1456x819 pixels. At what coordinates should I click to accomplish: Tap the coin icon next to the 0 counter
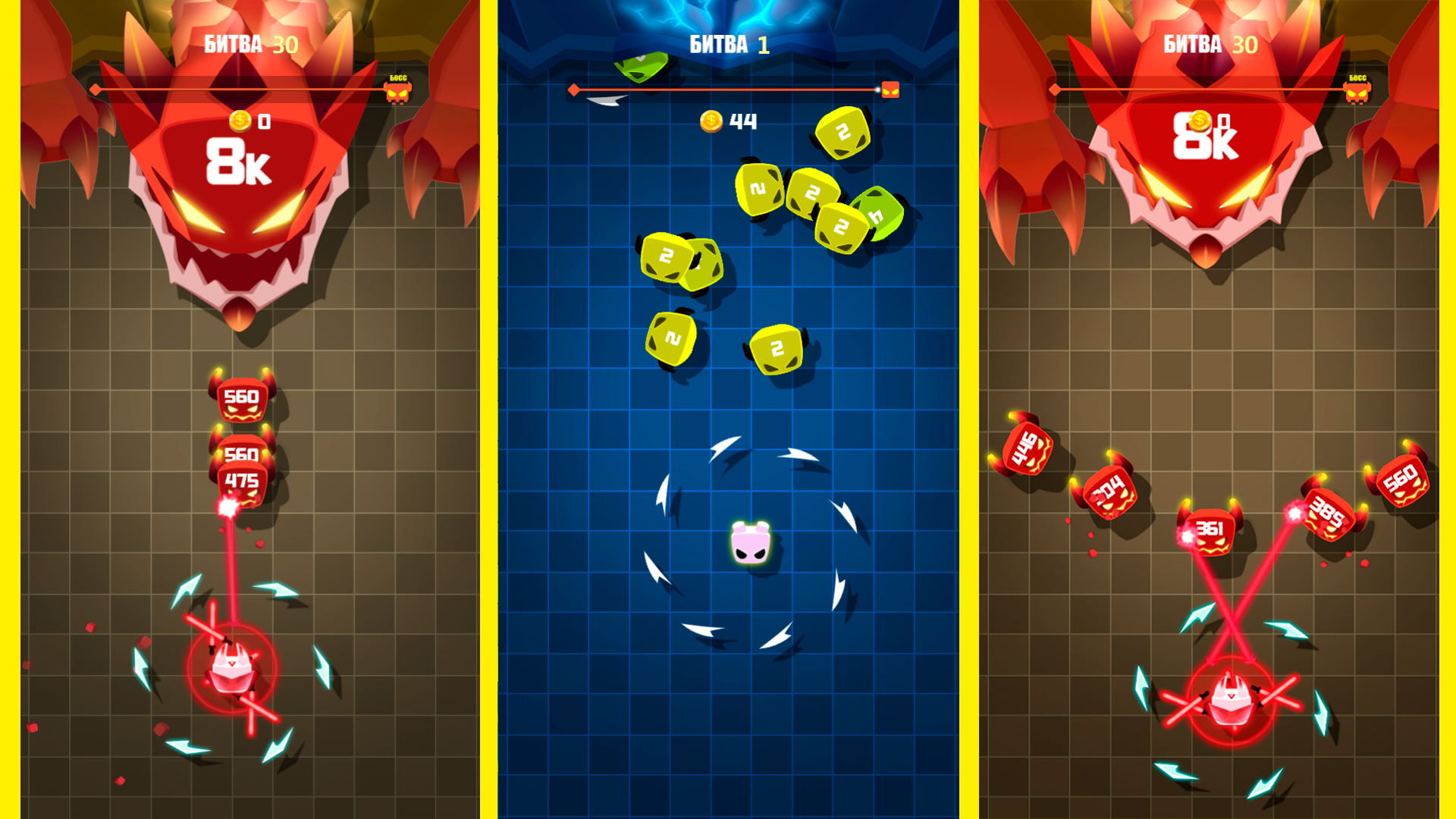coord(239,119)
